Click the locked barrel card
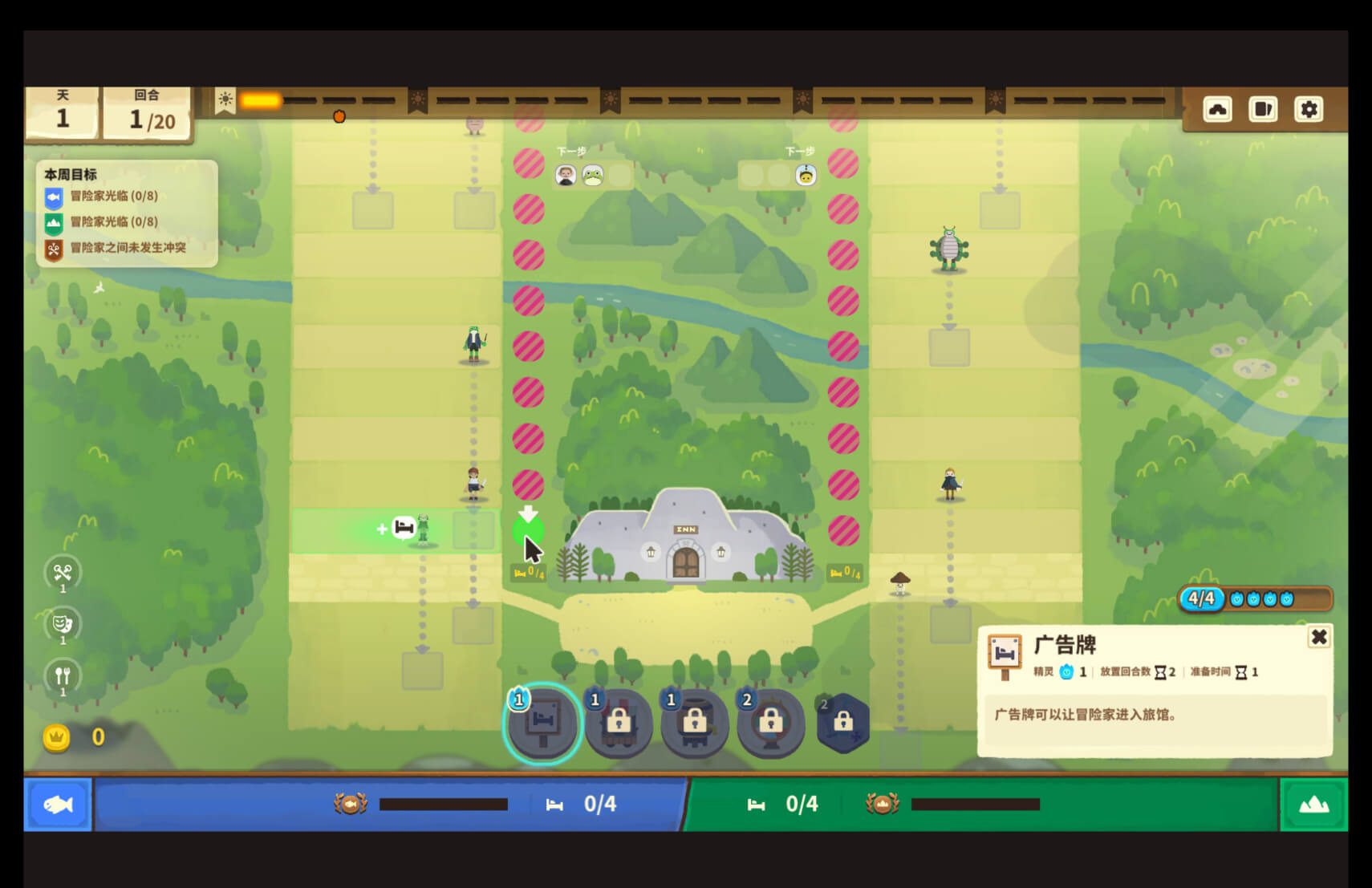The width and height of the screenshot is (1372, 888). (x=695, y=724)
